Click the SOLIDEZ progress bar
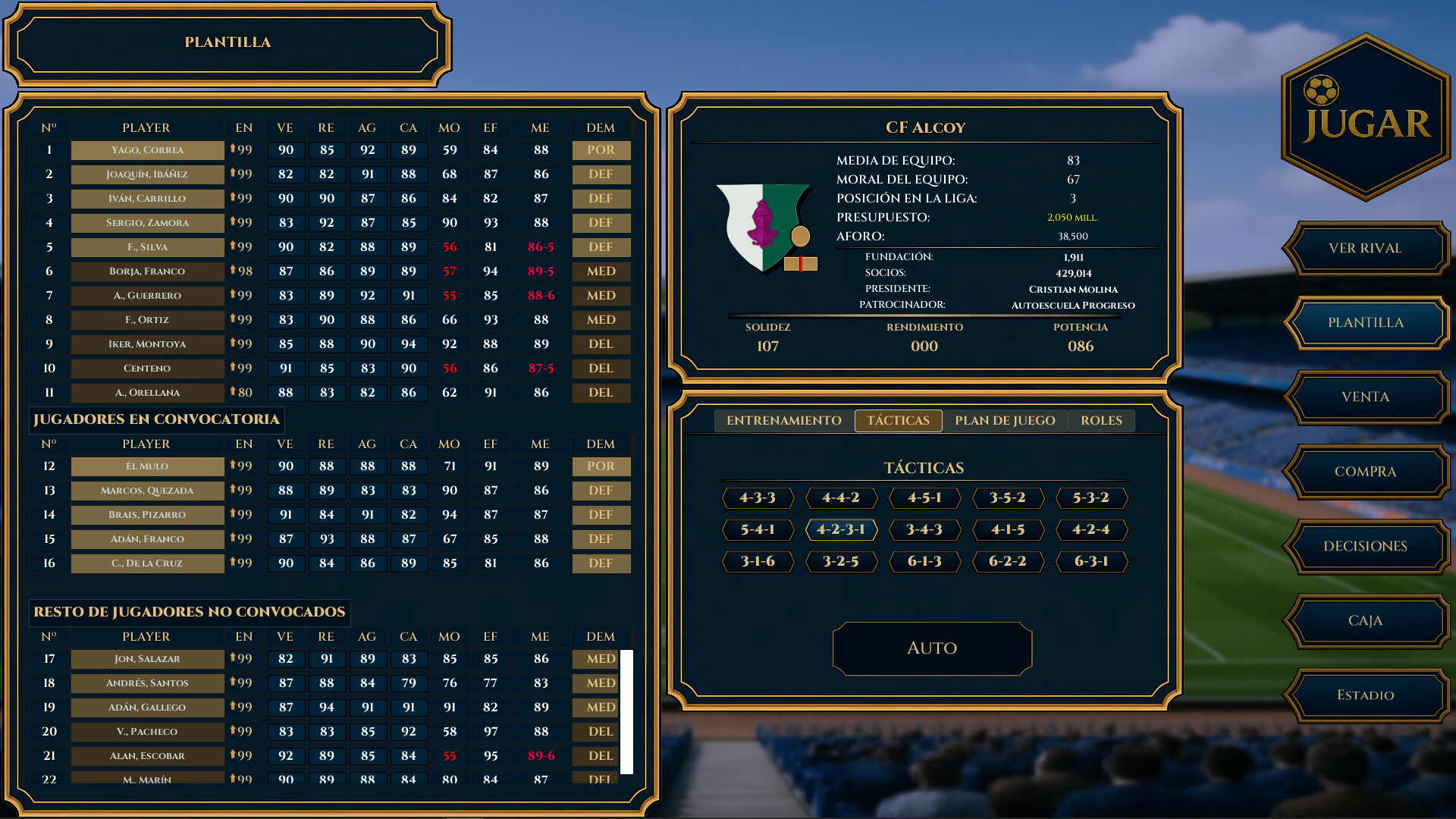The height and width of the screenshot is (819, 1456). click(x=768, y=337)
